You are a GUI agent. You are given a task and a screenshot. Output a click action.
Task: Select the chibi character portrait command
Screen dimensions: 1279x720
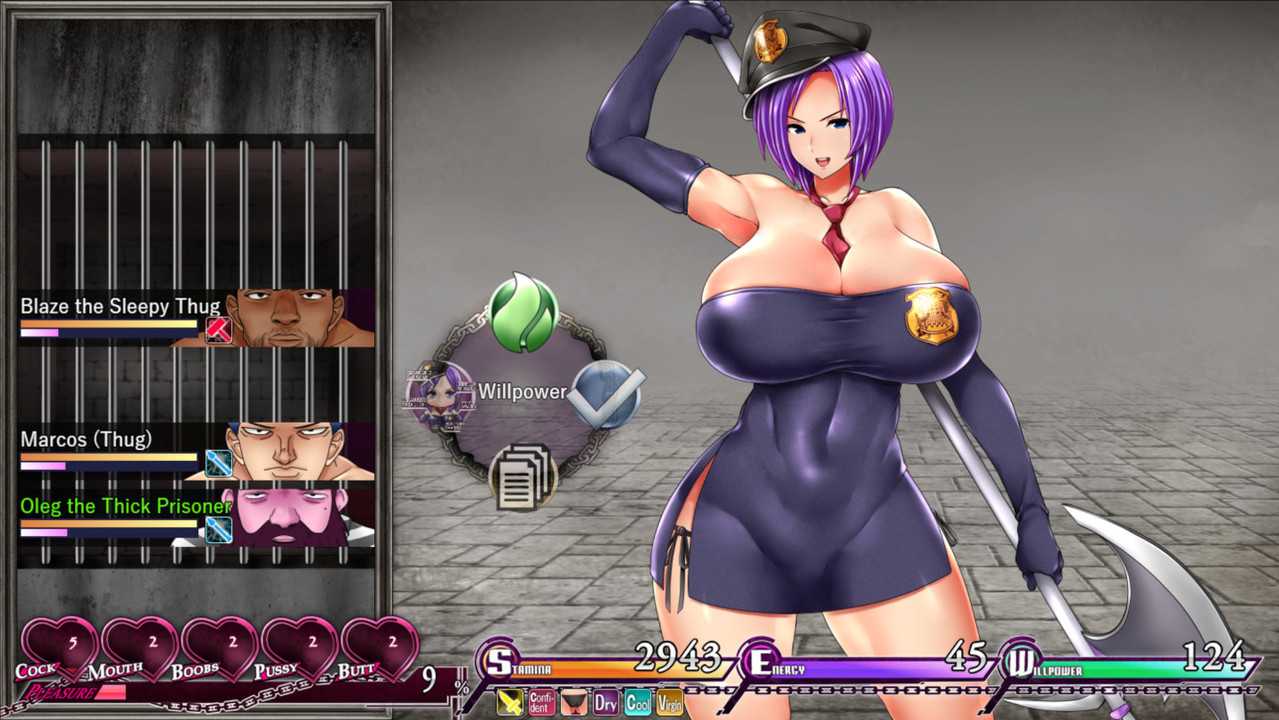[x=439, y=396]
